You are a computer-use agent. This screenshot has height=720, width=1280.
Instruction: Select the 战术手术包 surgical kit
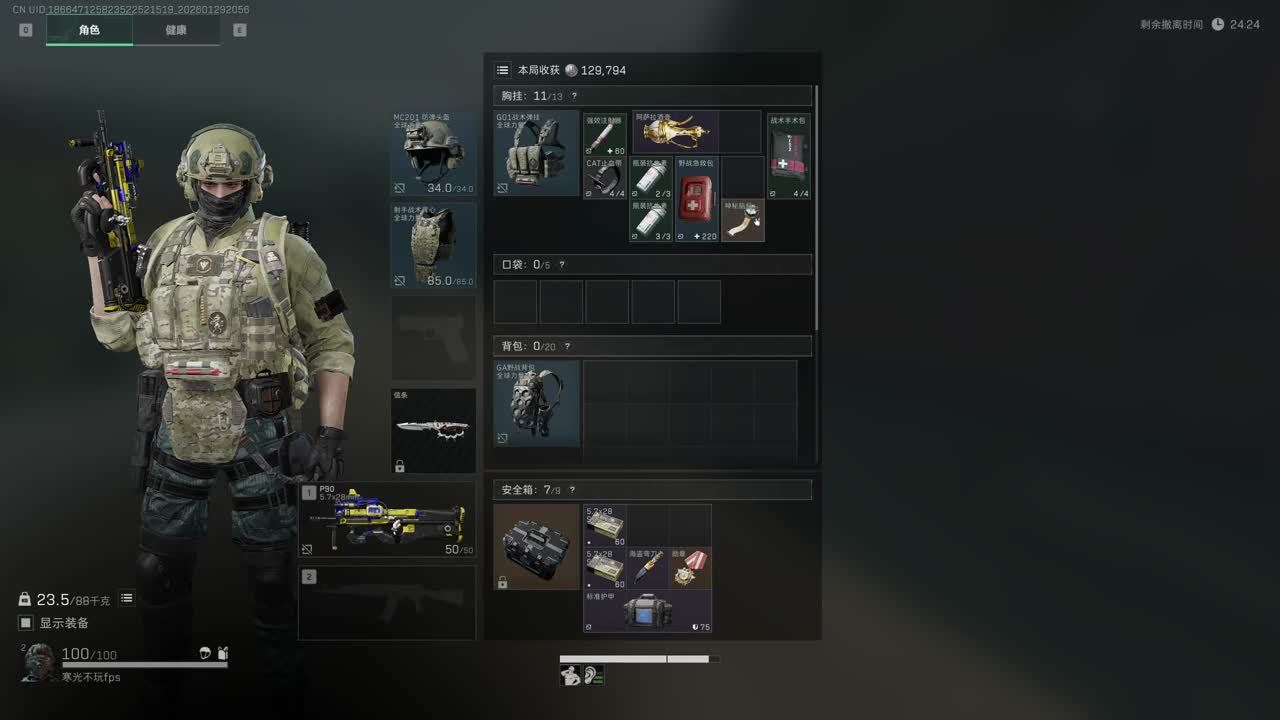[x=789, y=156]
